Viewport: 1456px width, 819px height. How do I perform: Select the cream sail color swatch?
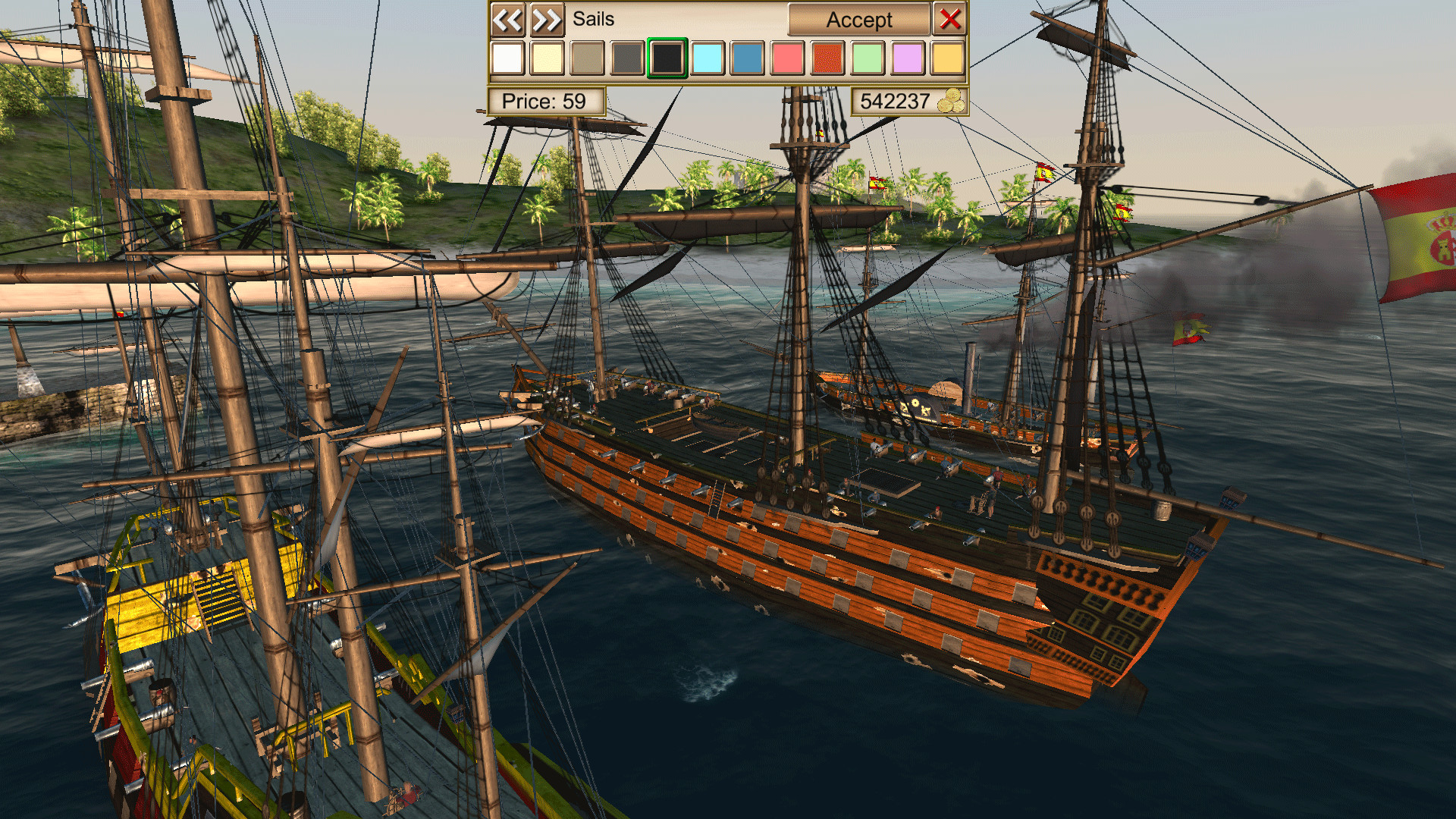pyautogui.click(x=547, y=58)
